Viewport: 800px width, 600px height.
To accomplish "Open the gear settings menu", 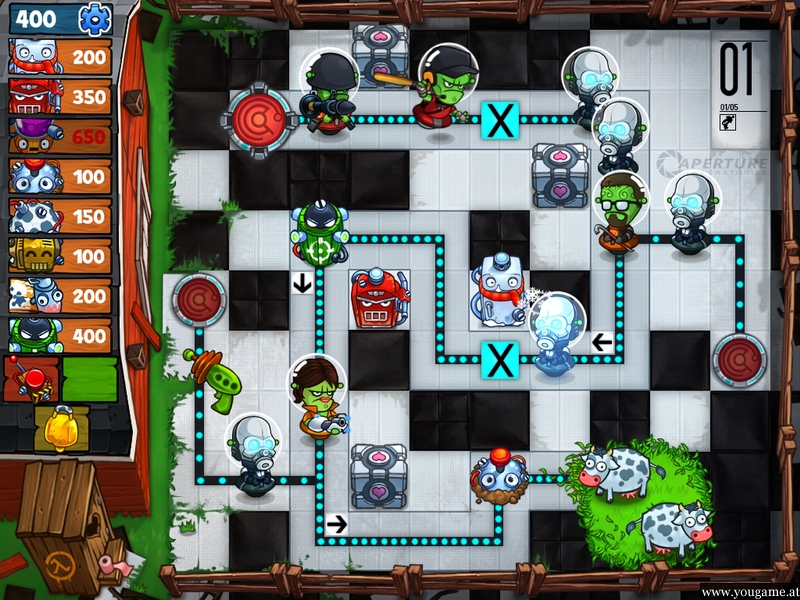I will [96, 18].
